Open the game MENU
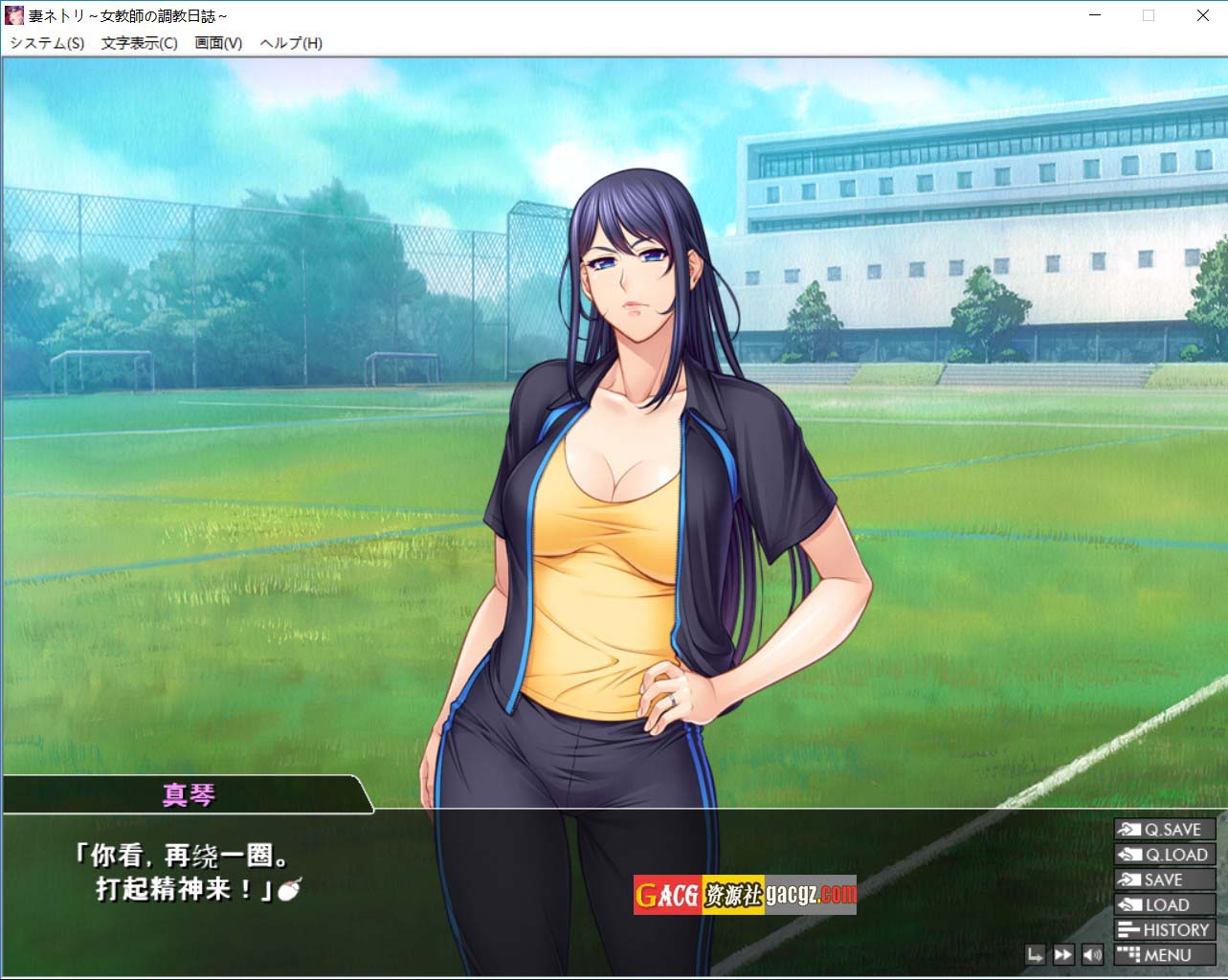This screenshot has width=1228, height=980. pos(1164,954)
